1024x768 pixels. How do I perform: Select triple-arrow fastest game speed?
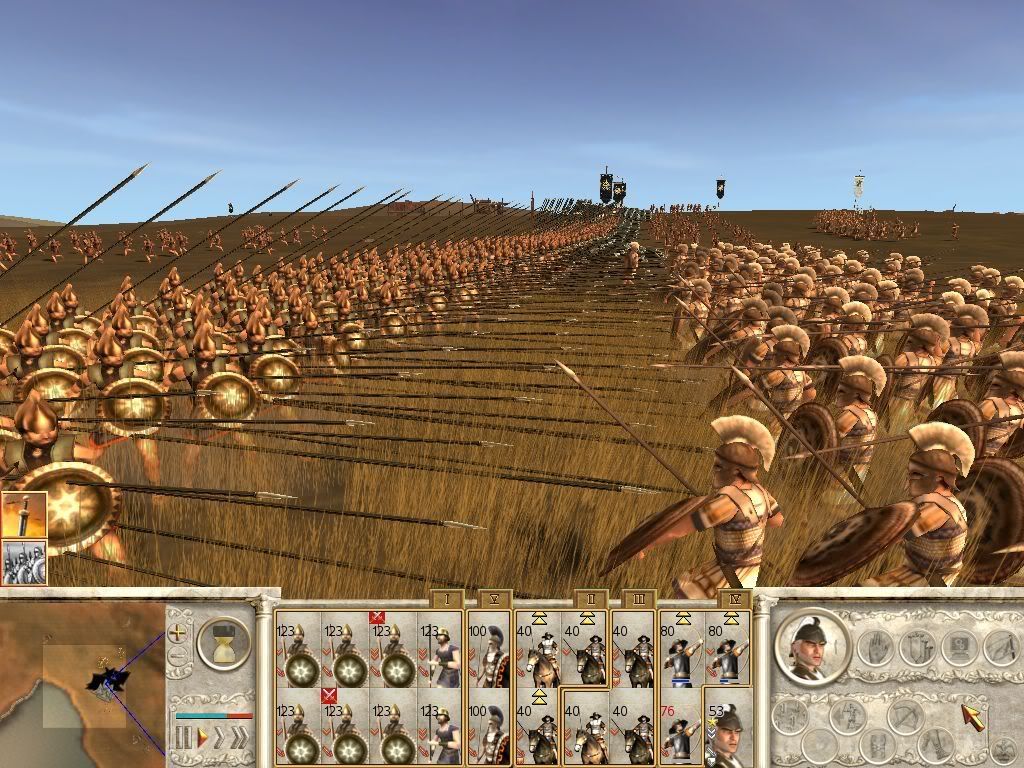click(240, 737)
